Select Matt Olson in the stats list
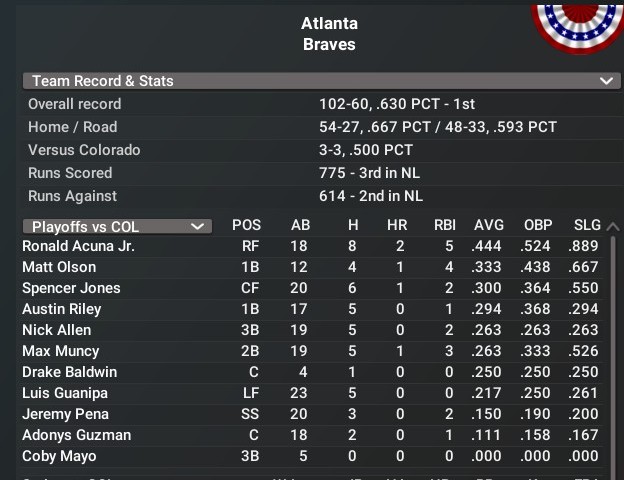 [59, 267]
